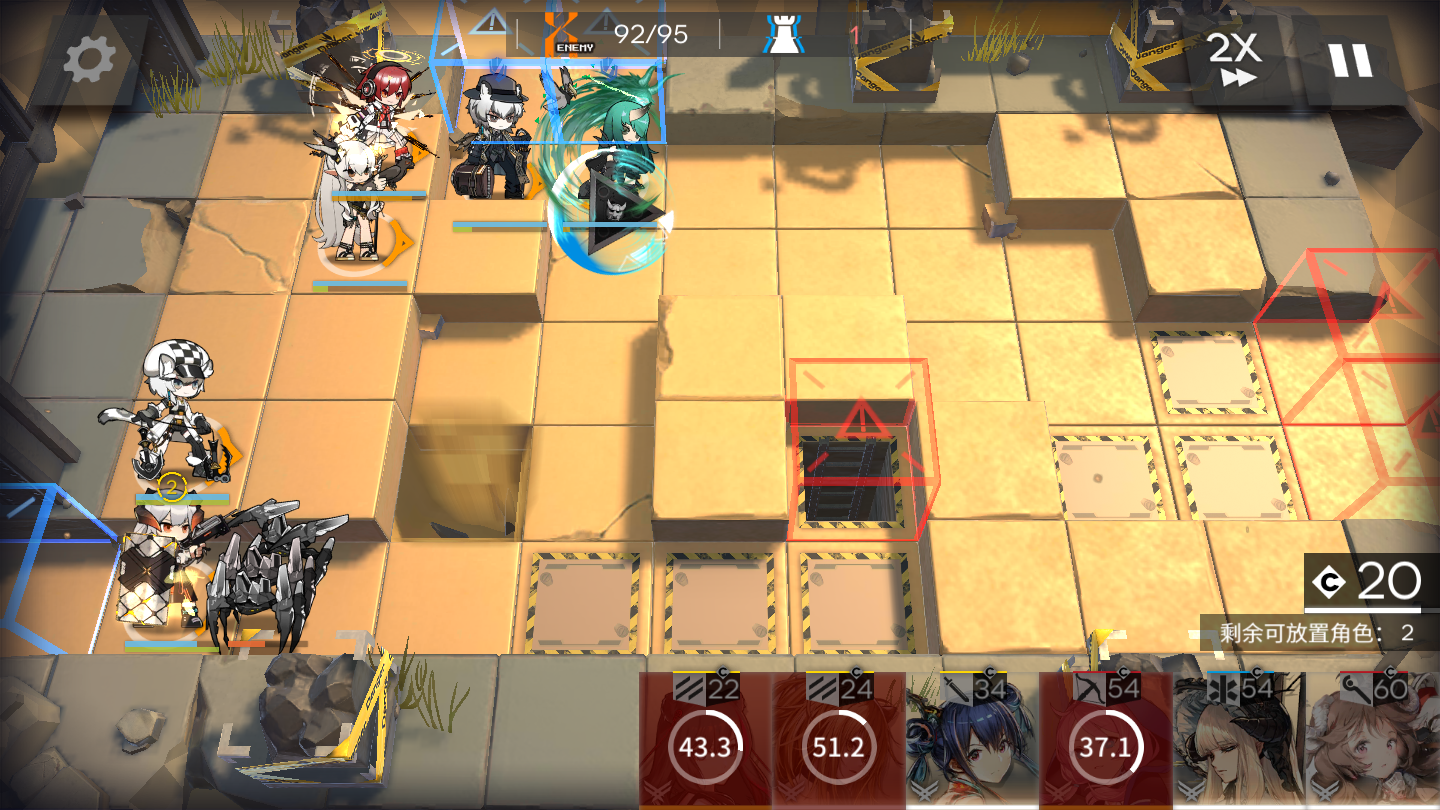Screen dimensions: 1440x810
Task: Select the cost 24 operator card
Action: point(838,740)
